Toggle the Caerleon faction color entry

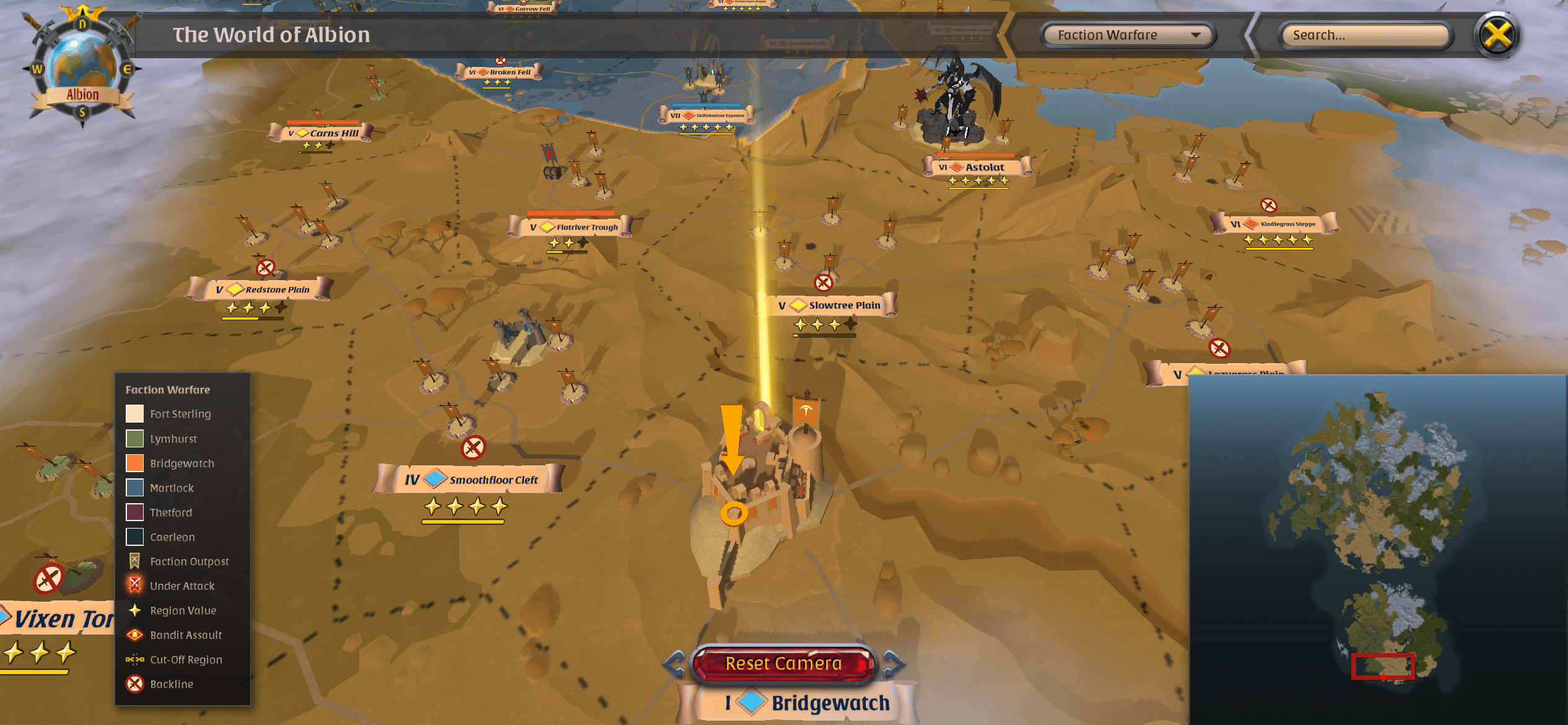coord(134,537)
